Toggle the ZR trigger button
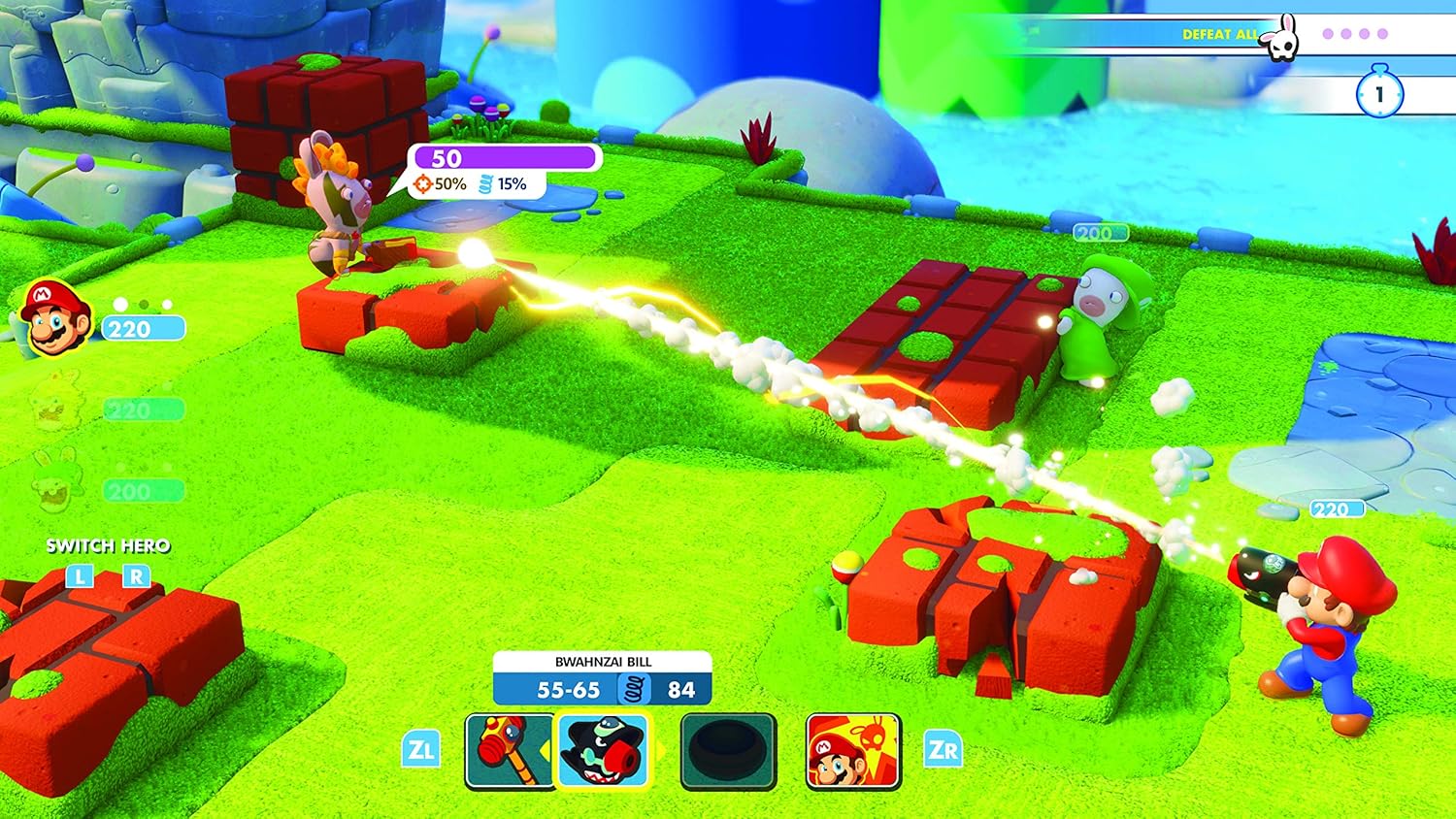This screenshot has height=819, width=1456. pyautogui.click(x=943, y=748)
